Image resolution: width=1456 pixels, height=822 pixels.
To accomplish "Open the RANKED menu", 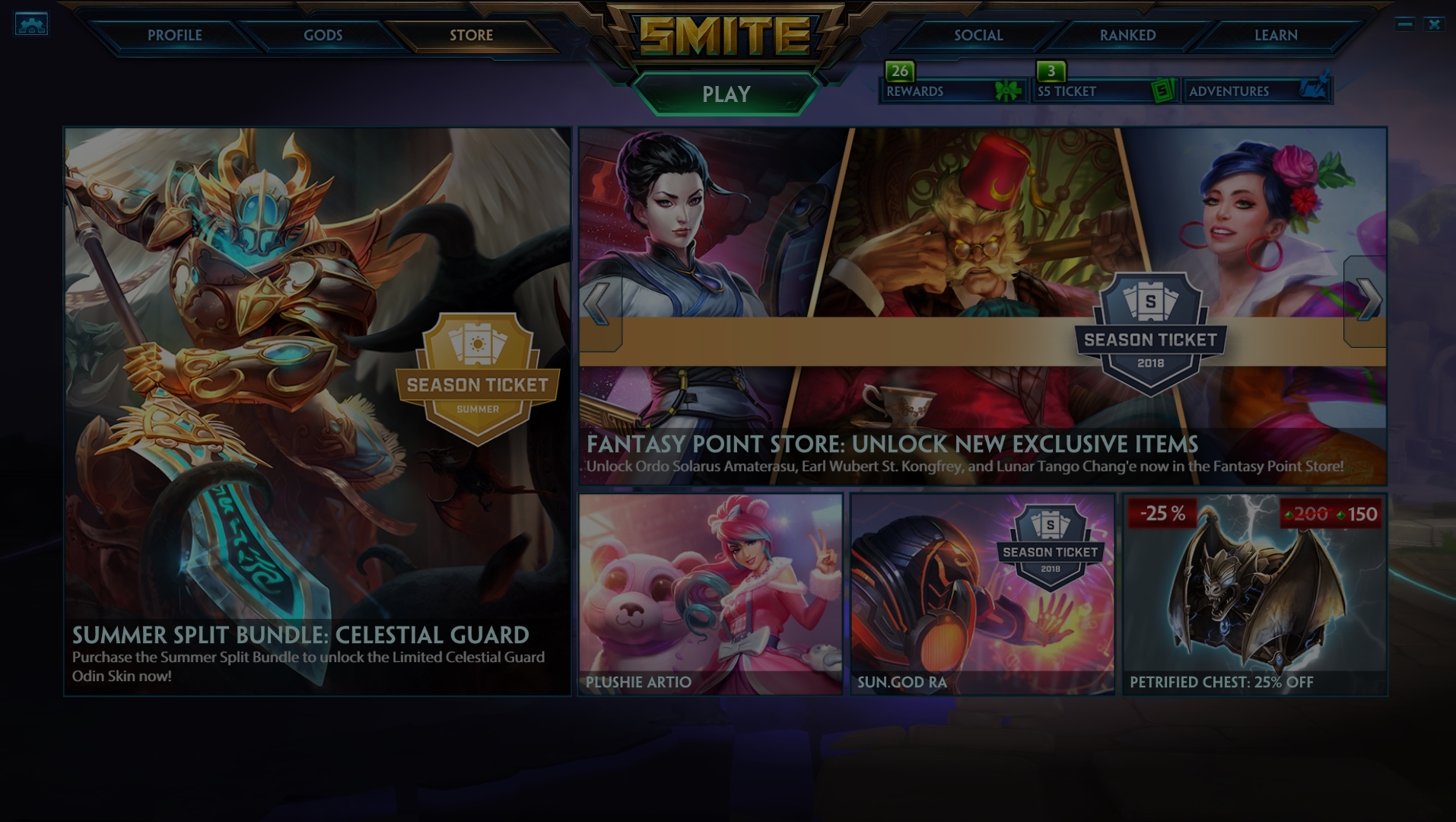I will 1126,35.
